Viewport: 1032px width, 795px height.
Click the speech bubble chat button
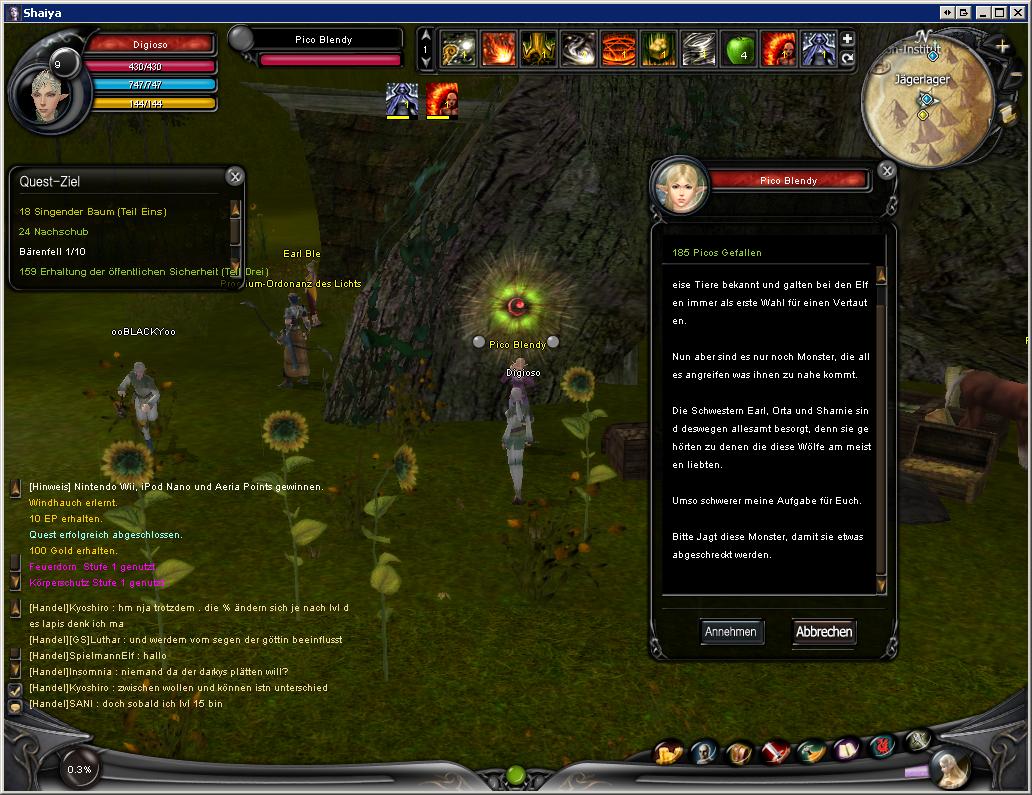click(x=15, y=707)
